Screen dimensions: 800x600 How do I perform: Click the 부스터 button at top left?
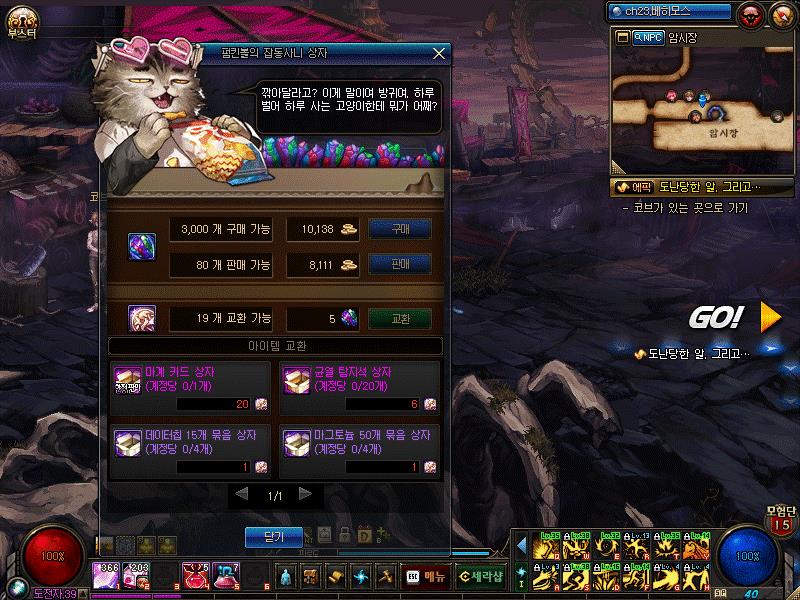[22, 22]
